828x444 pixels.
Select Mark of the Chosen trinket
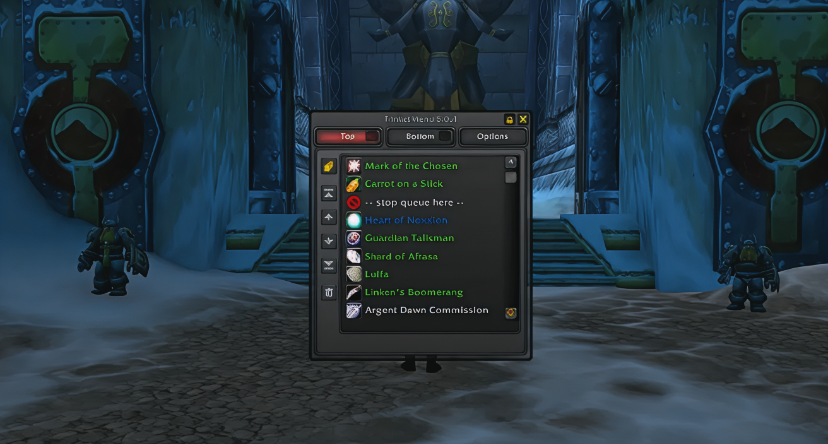[411, 166]
